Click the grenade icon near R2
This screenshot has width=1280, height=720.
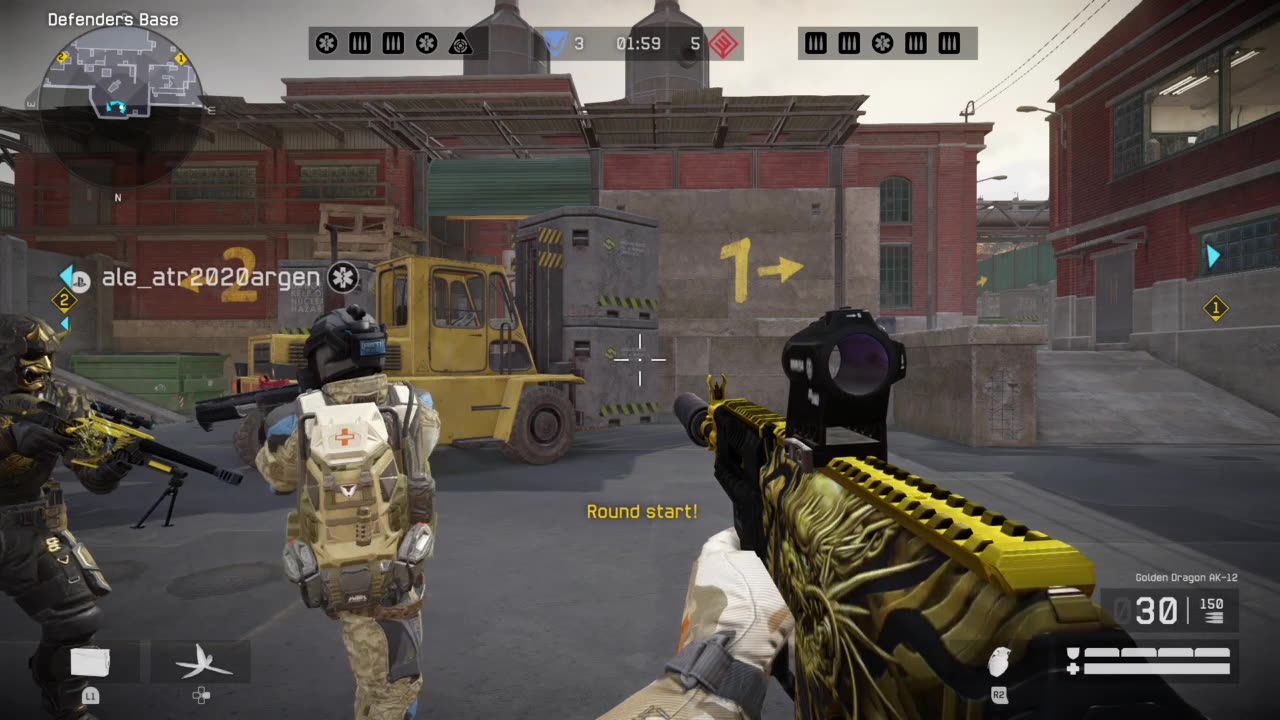click(998, 662)
